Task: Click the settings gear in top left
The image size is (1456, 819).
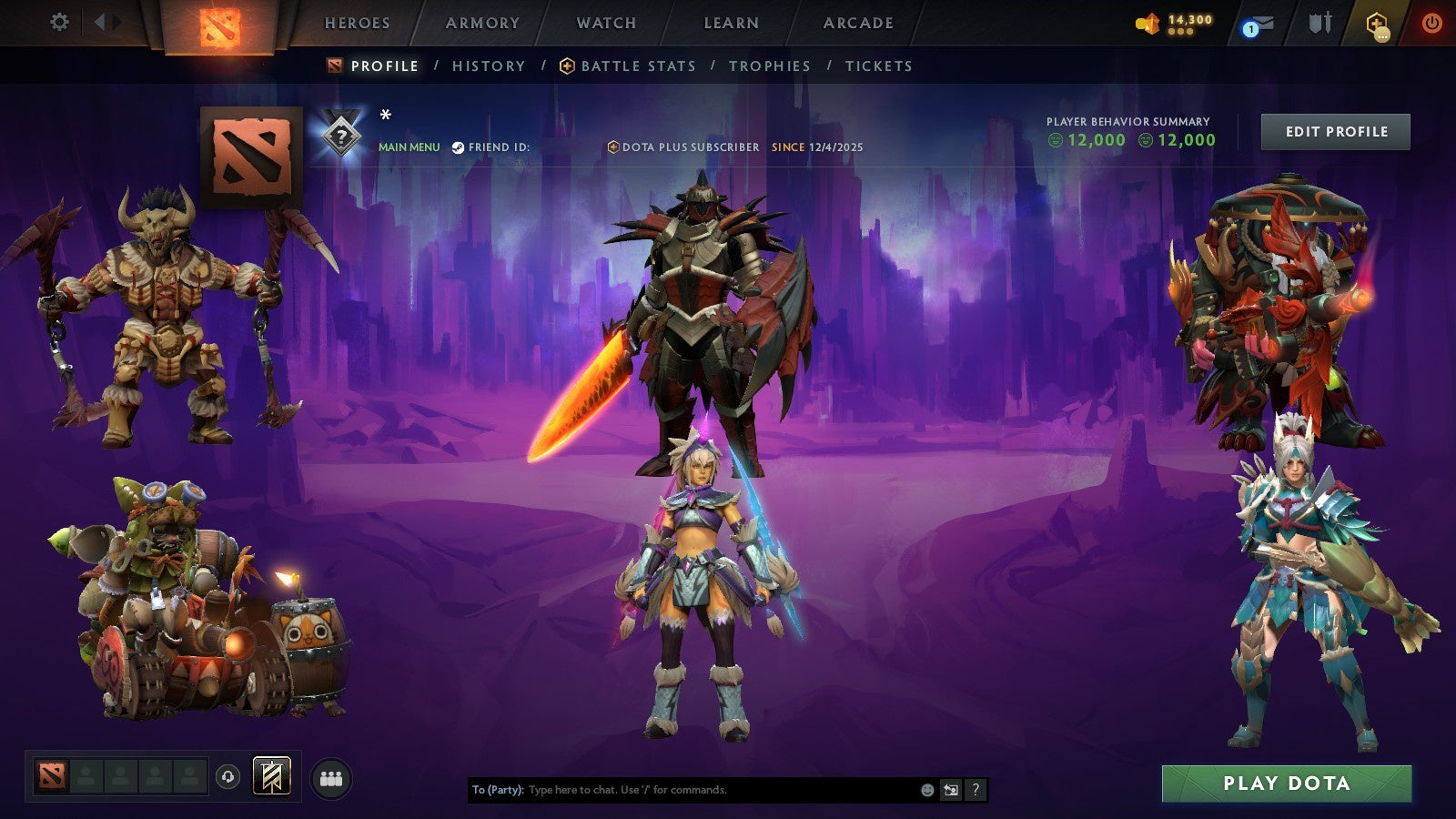Action: click(x=59, y=22)
